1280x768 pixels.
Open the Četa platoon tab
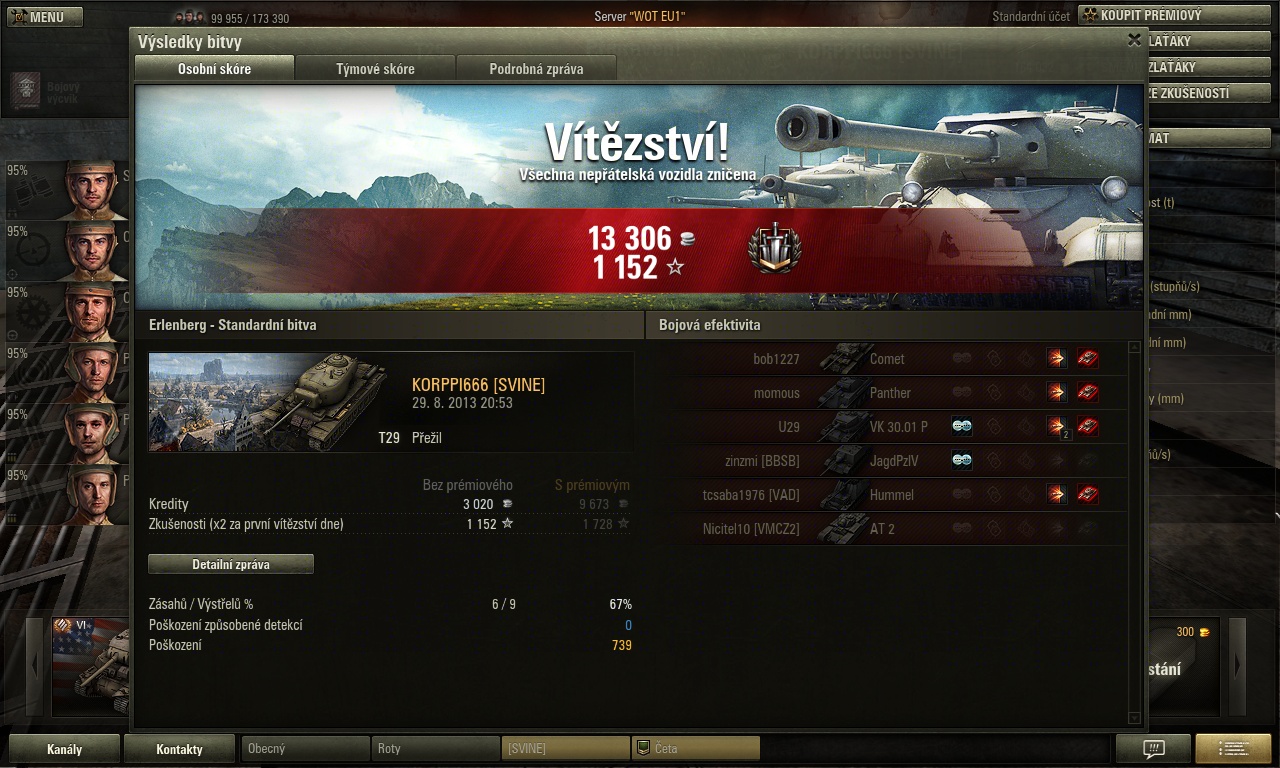[696, 748]
